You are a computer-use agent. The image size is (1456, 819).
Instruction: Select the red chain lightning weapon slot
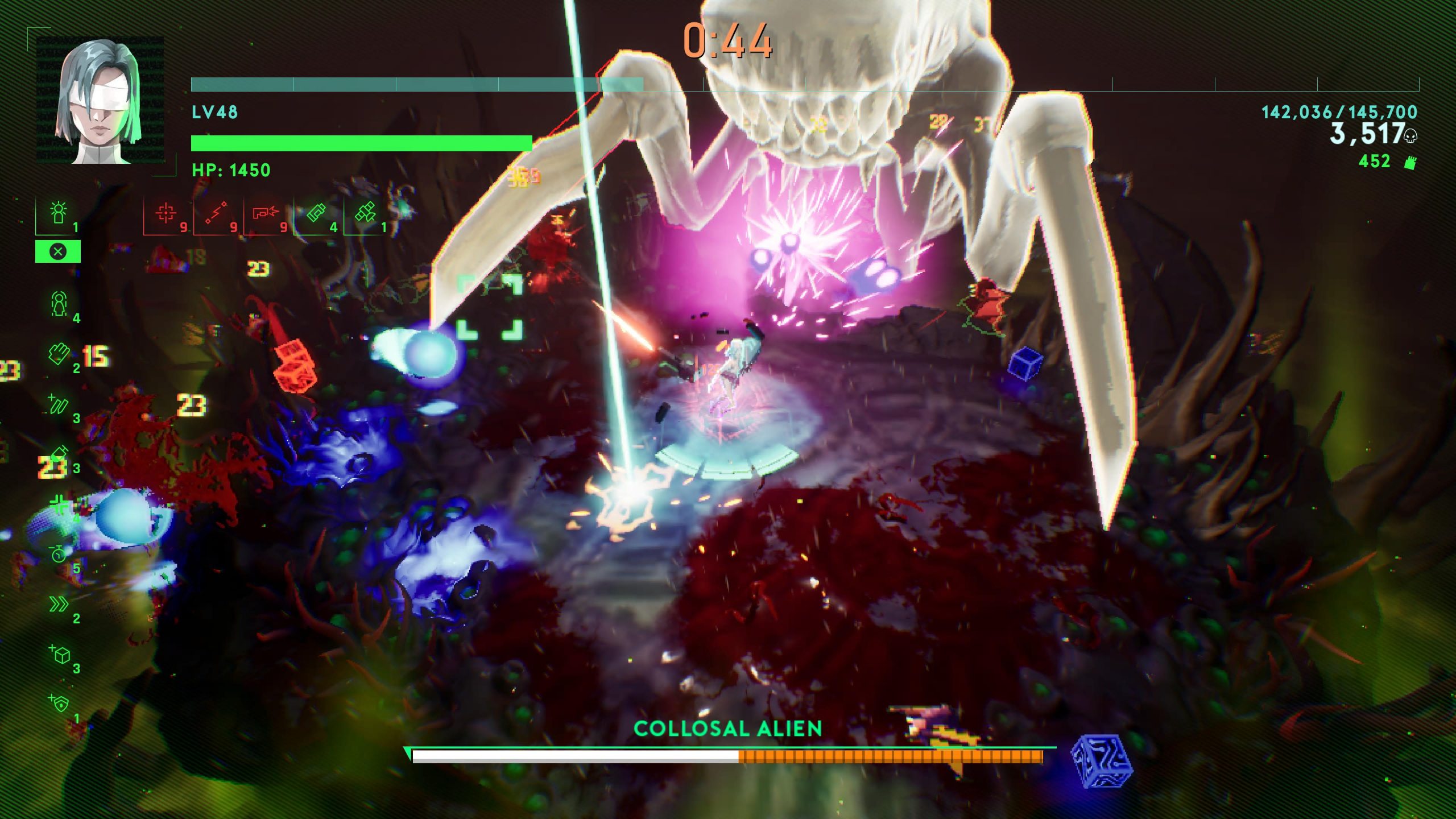point(216,214)
